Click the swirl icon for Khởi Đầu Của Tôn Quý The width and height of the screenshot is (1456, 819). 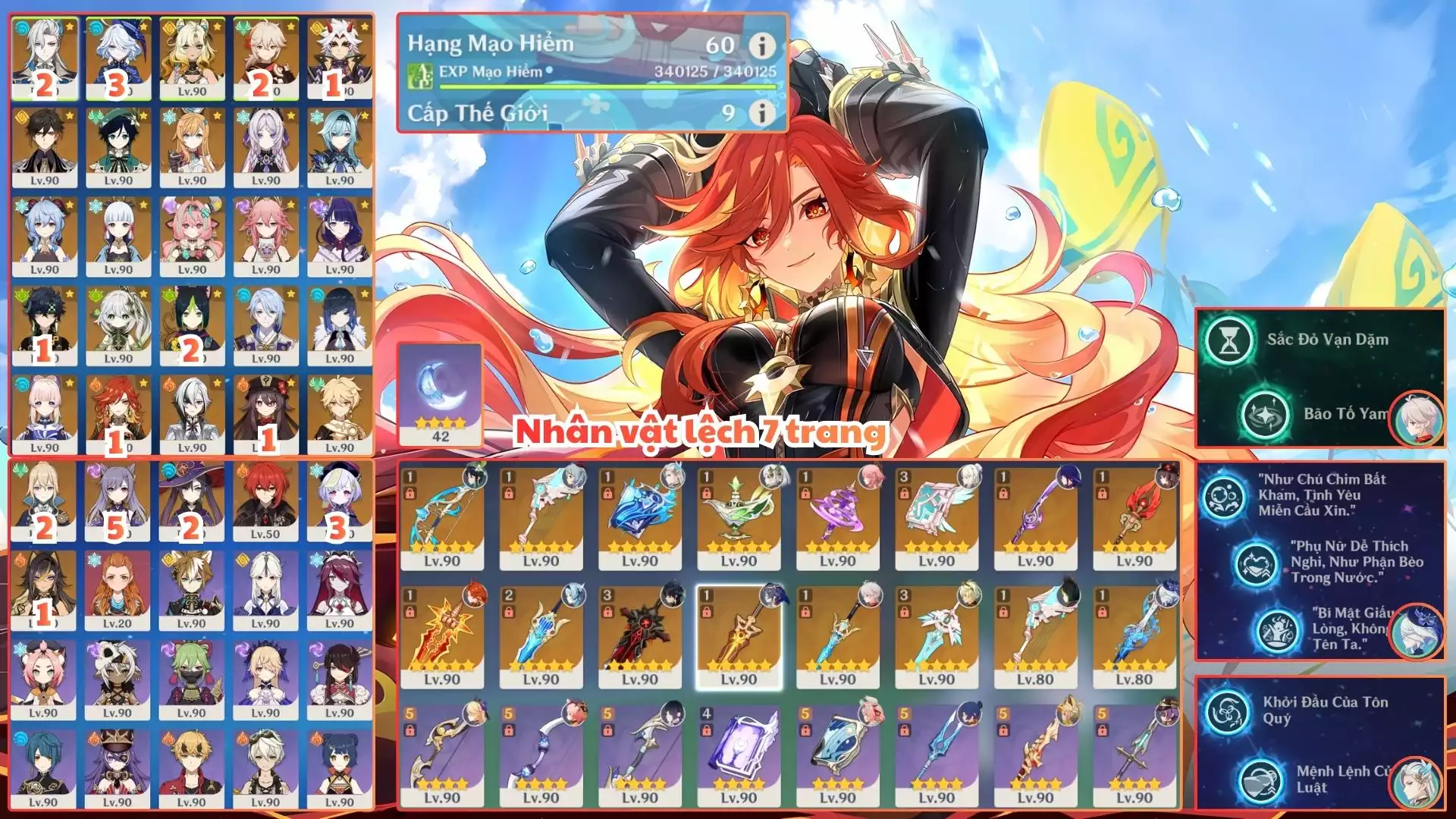tap(1226, 711)
